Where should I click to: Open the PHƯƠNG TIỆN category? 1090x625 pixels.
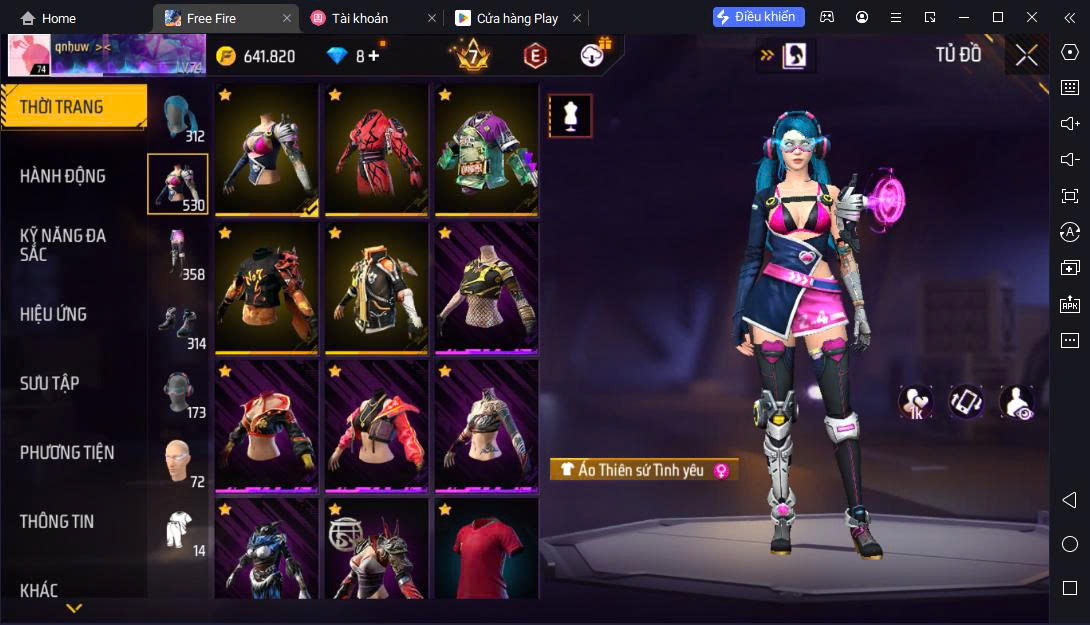(67, 452)
